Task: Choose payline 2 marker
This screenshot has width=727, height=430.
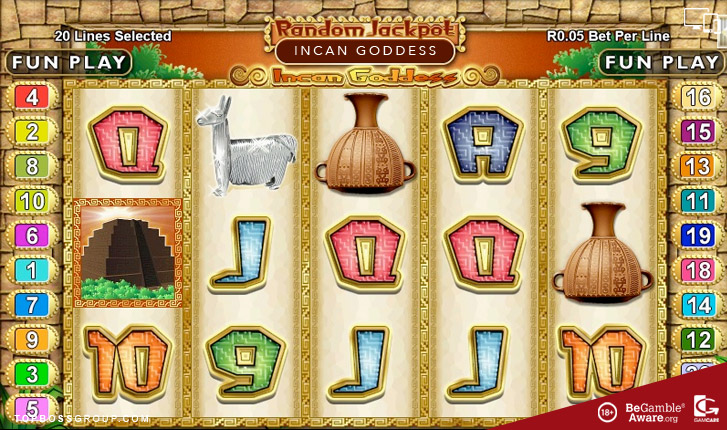Action: 31,131
